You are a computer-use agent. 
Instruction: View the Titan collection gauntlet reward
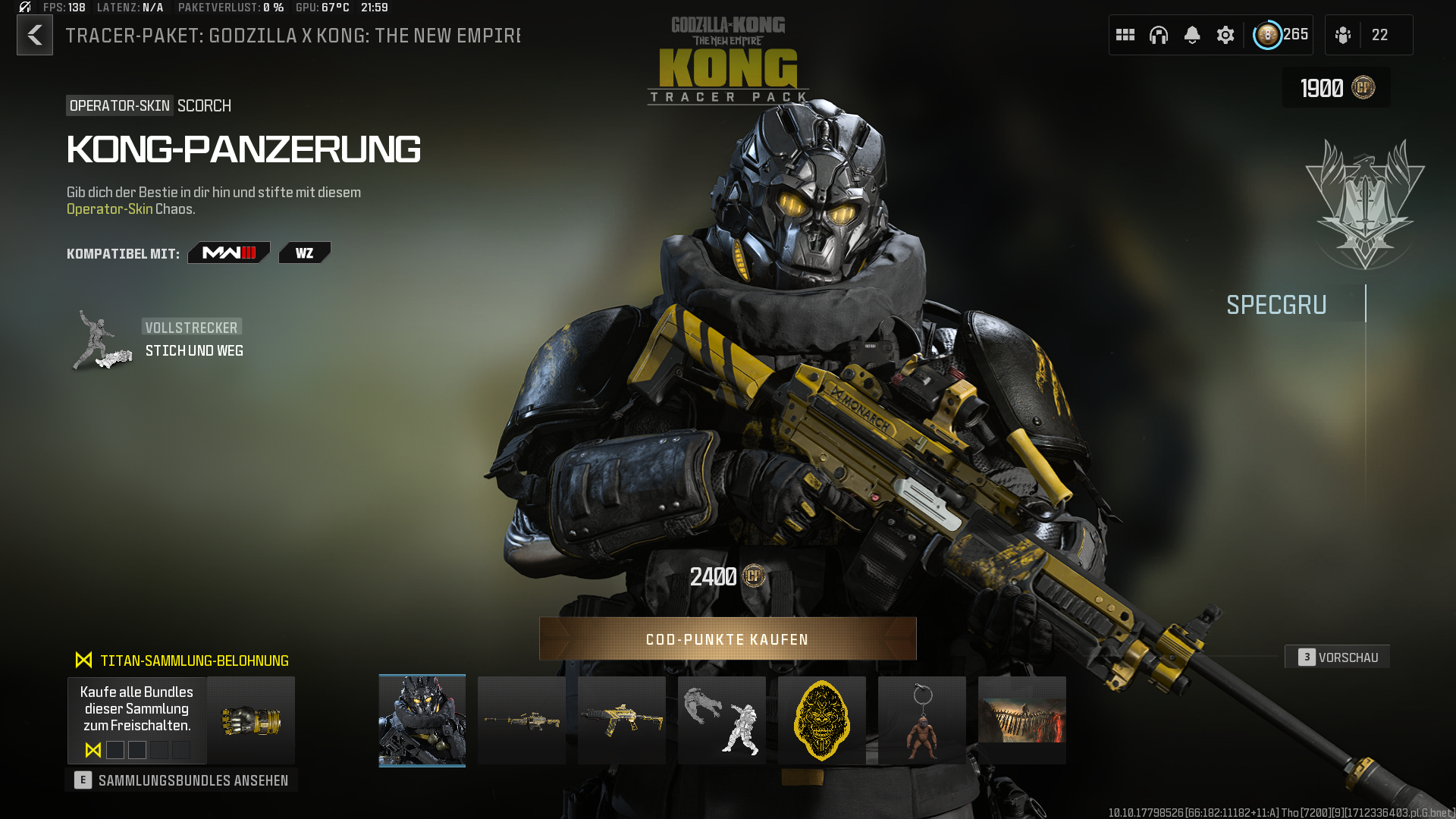click(x=251, y=720)
